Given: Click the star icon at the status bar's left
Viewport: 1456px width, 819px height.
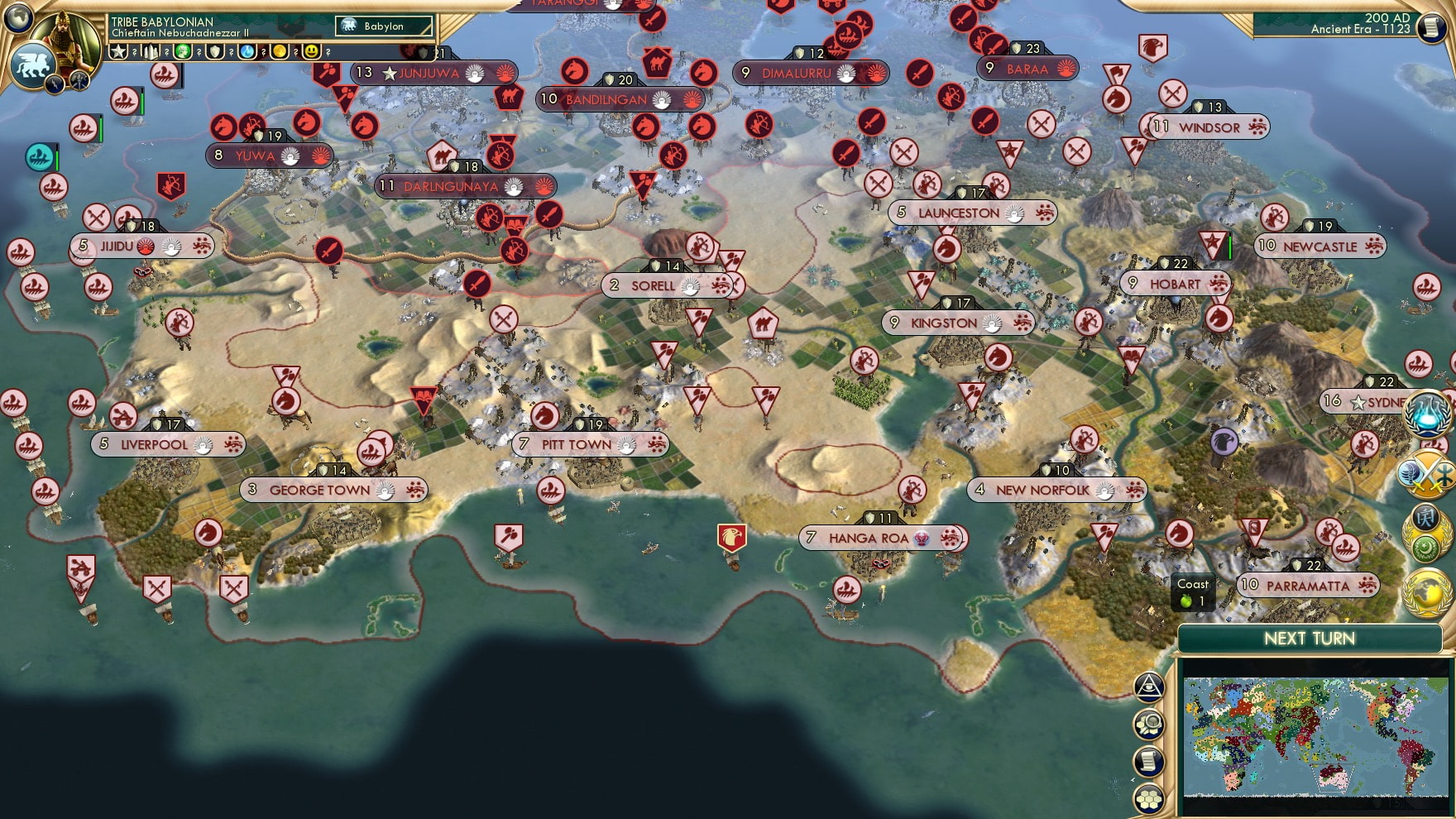Looking at the screenshot, I should point(120,51).
